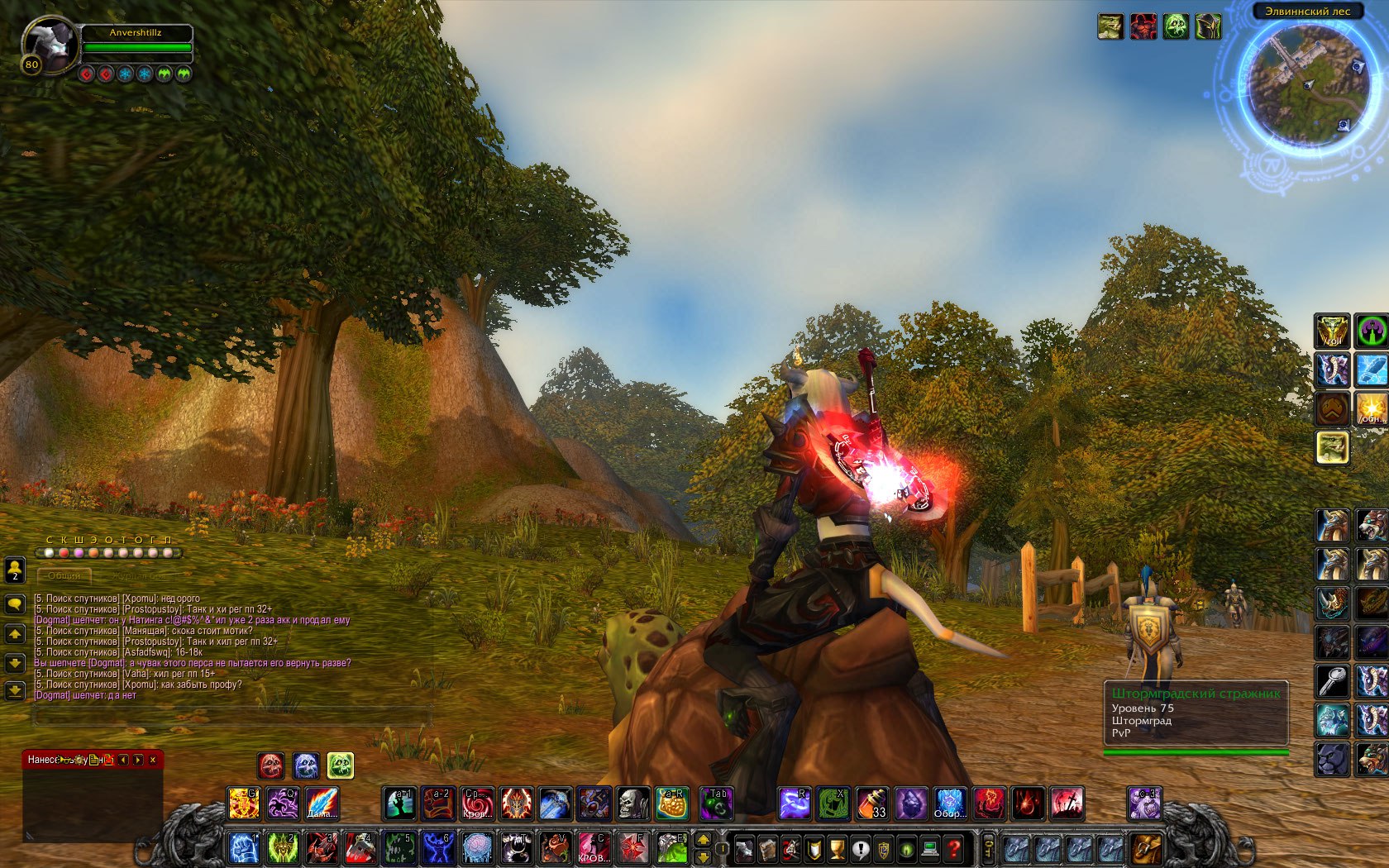Open the Elwynn Forest minimap
Screen dimensions: 1389x868
1307,83
